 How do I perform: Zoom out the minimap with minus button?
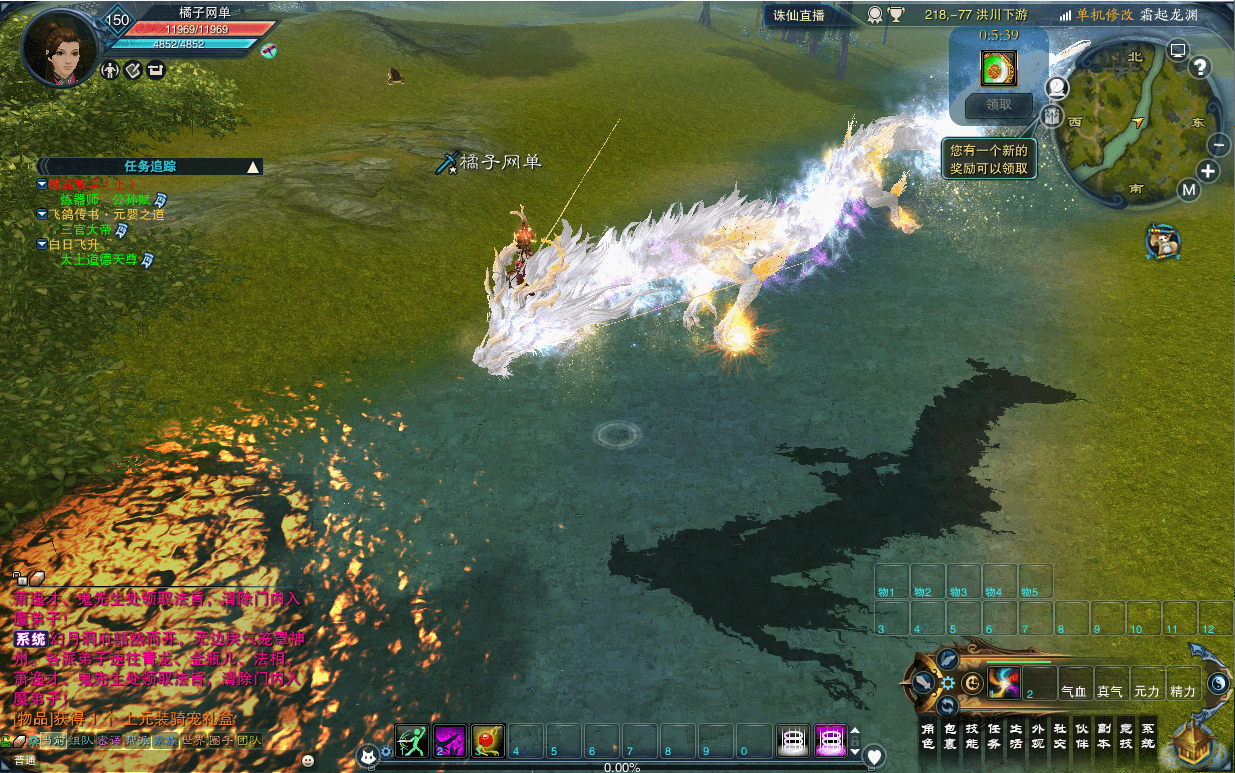click(1219, 144)
